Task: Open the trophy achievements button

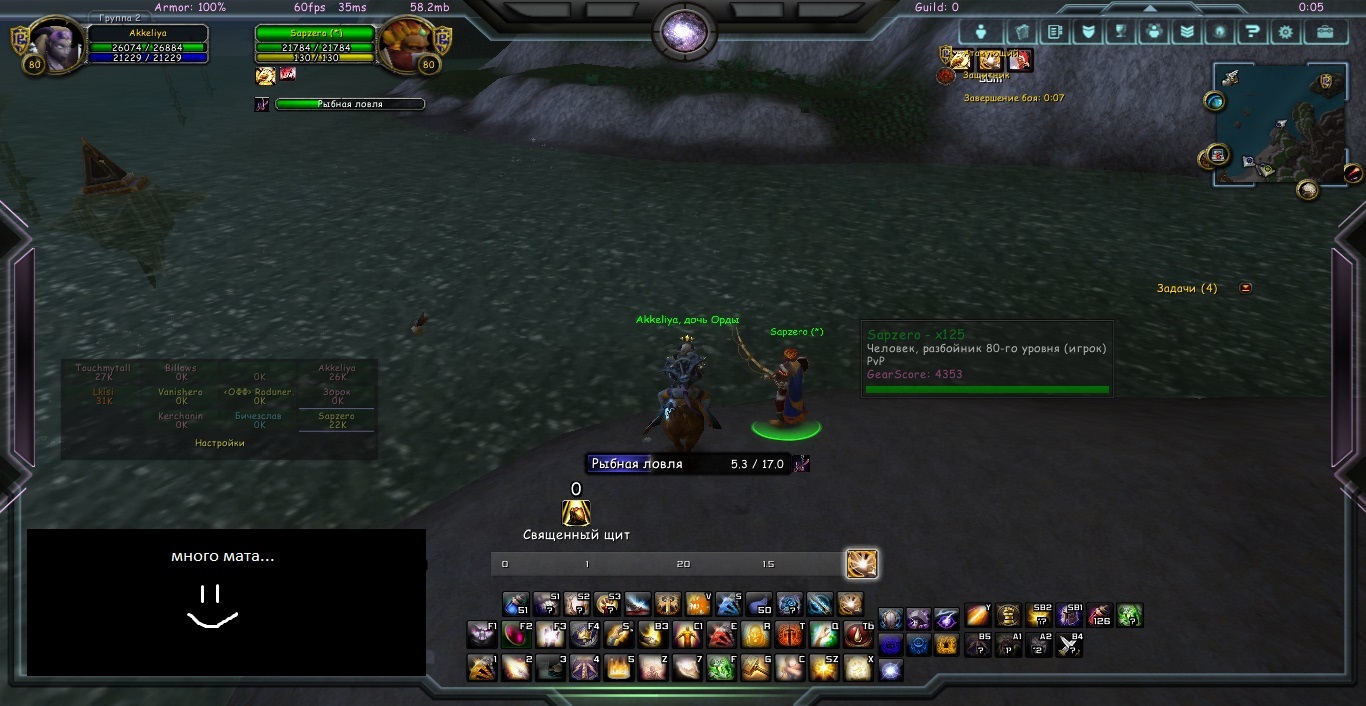Action: (1121, 32)
